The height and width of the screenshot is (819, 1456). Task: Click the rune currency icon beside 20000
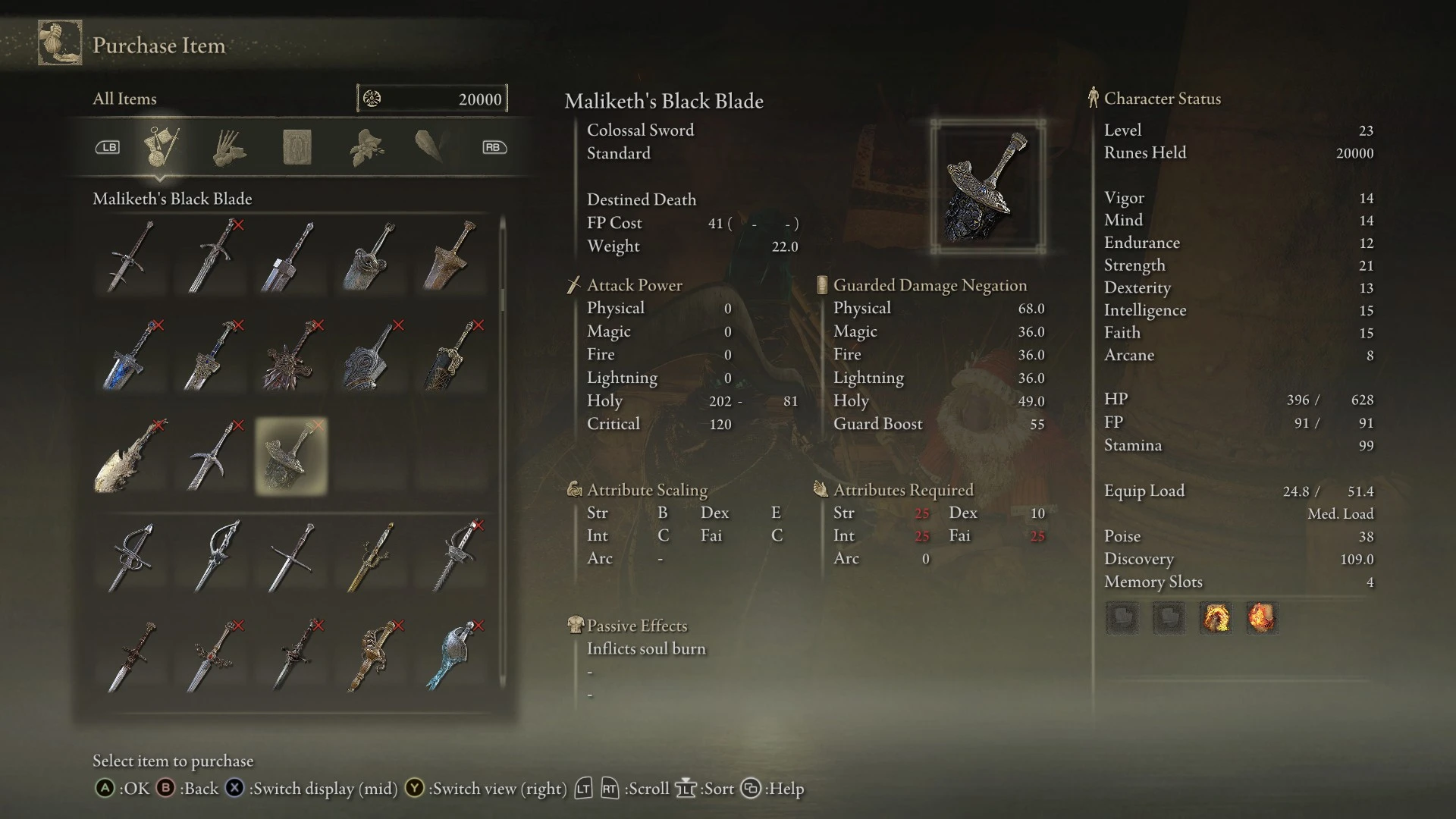(373, 98)
